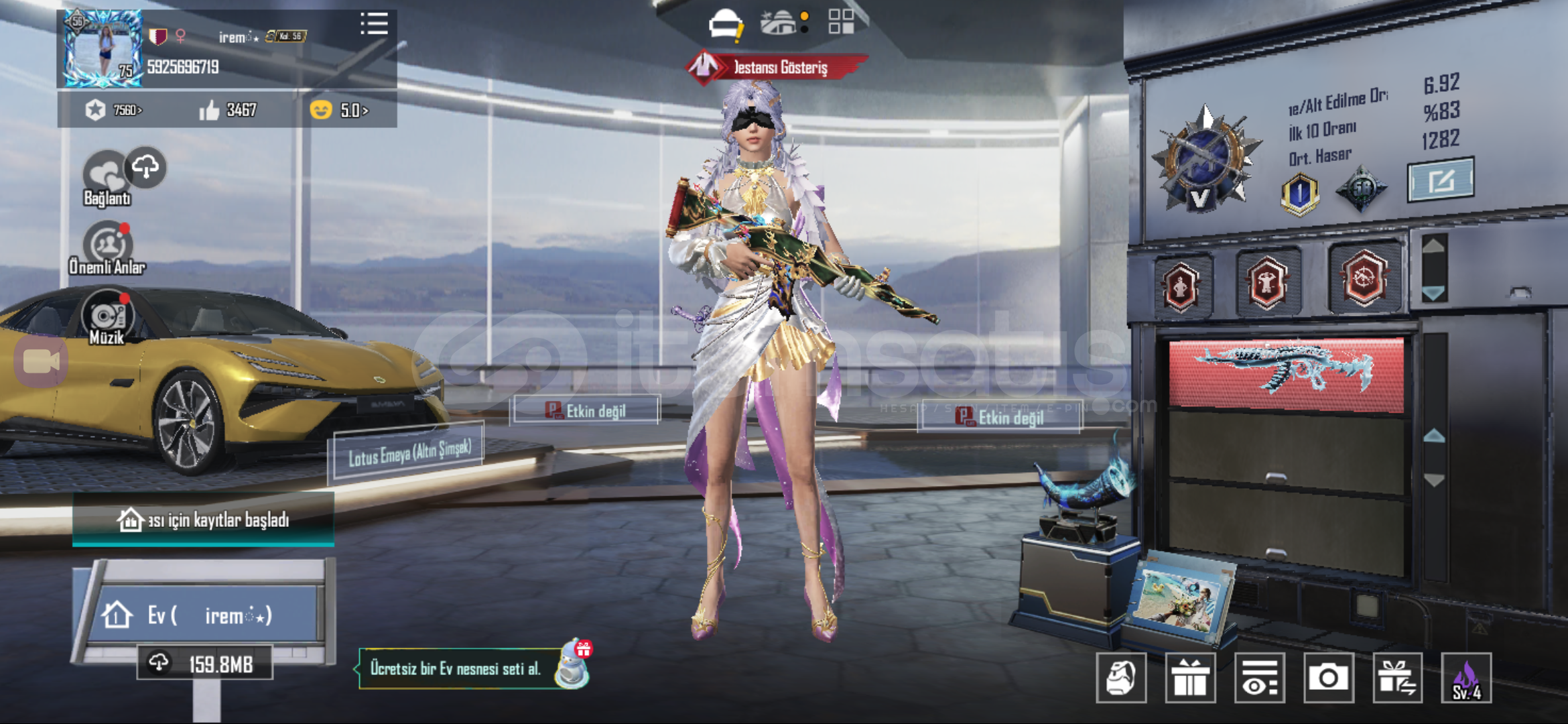
Task: Open the Sv. 4 flame level icon
Action: tap(1466, 678)
